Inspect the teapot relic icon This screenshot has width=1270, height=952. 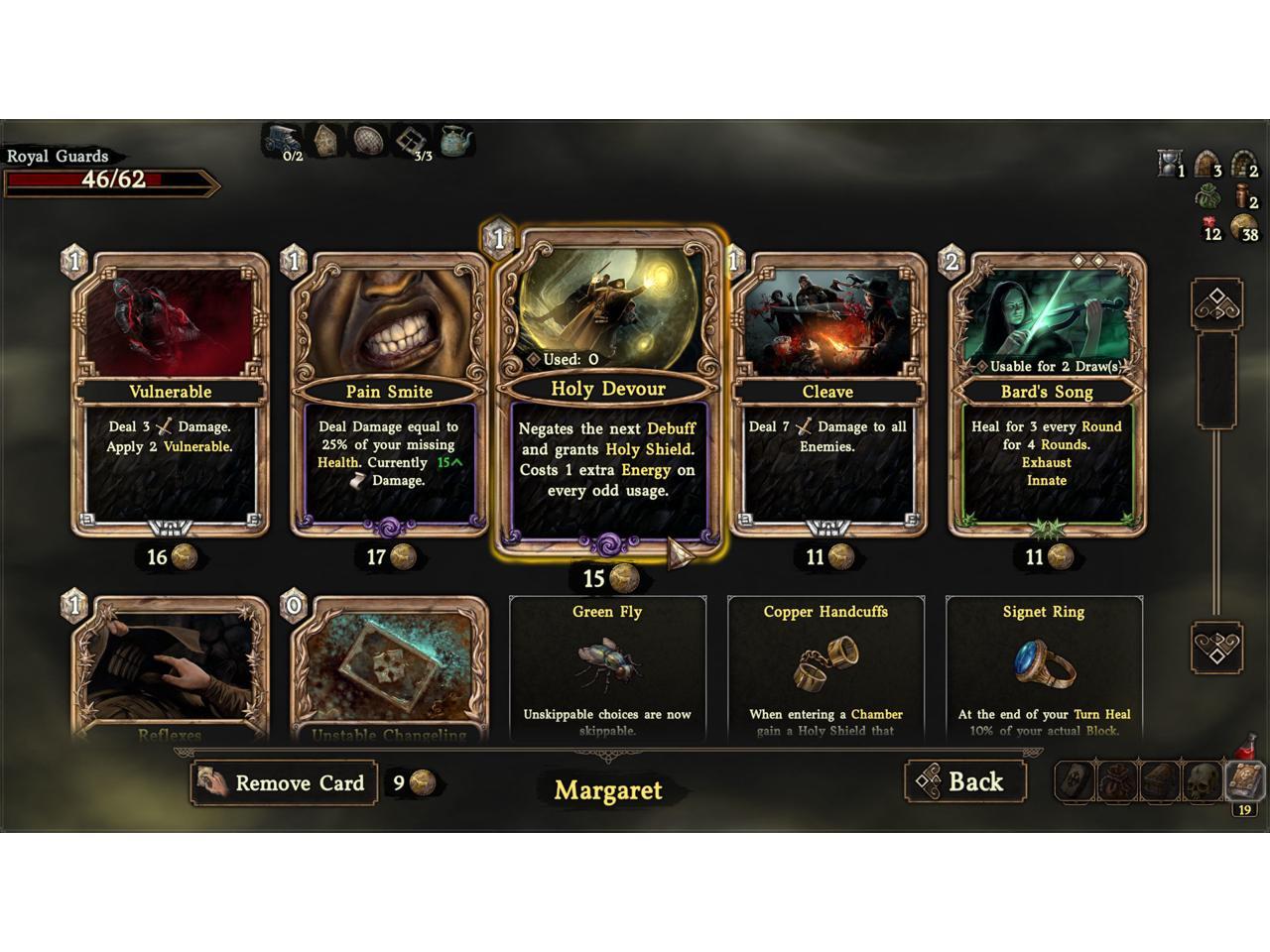(x=455, y=142)
